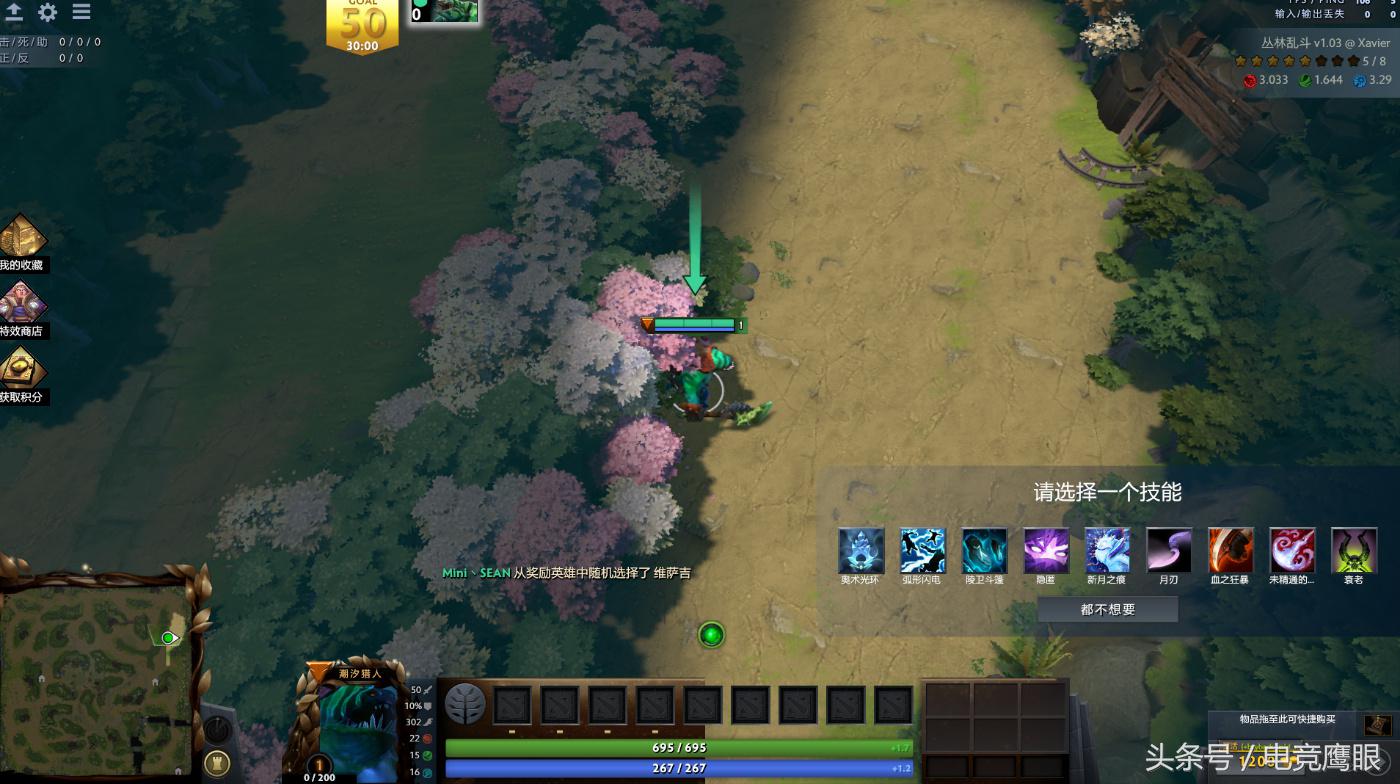Viewport: 1400px width, 784px height.
Task: Select the 新月之痕 skill
Action: 1108,550
